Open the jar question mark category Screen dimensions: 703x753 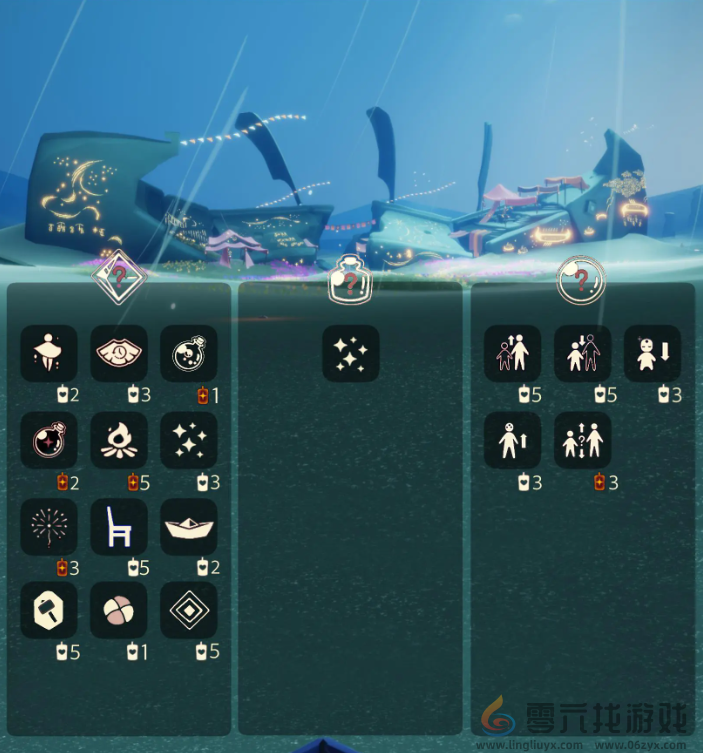(350, 277)
